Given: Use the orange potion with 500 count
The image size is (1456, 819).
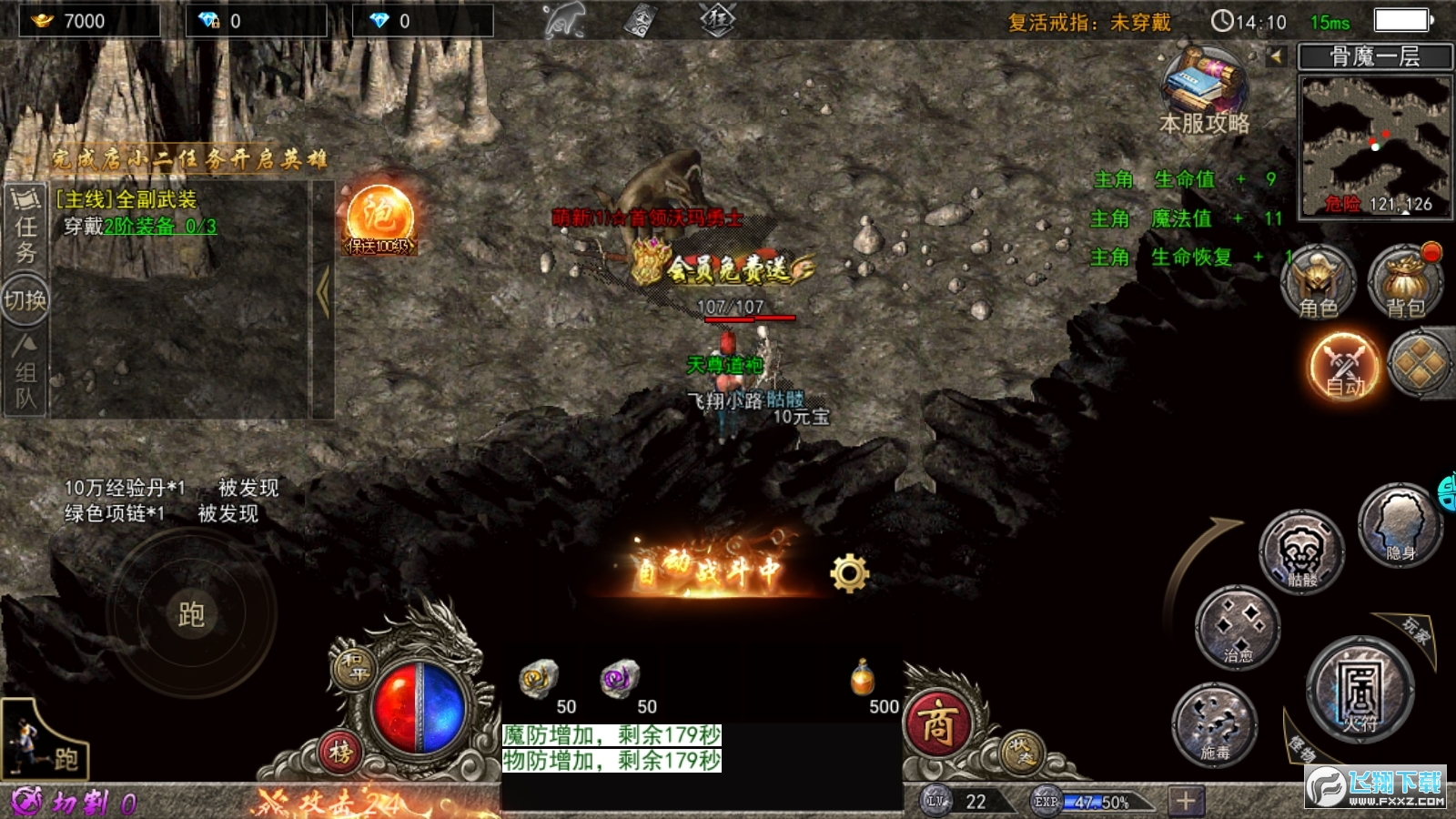Looking at the screenshot, I should click(863, 679).
